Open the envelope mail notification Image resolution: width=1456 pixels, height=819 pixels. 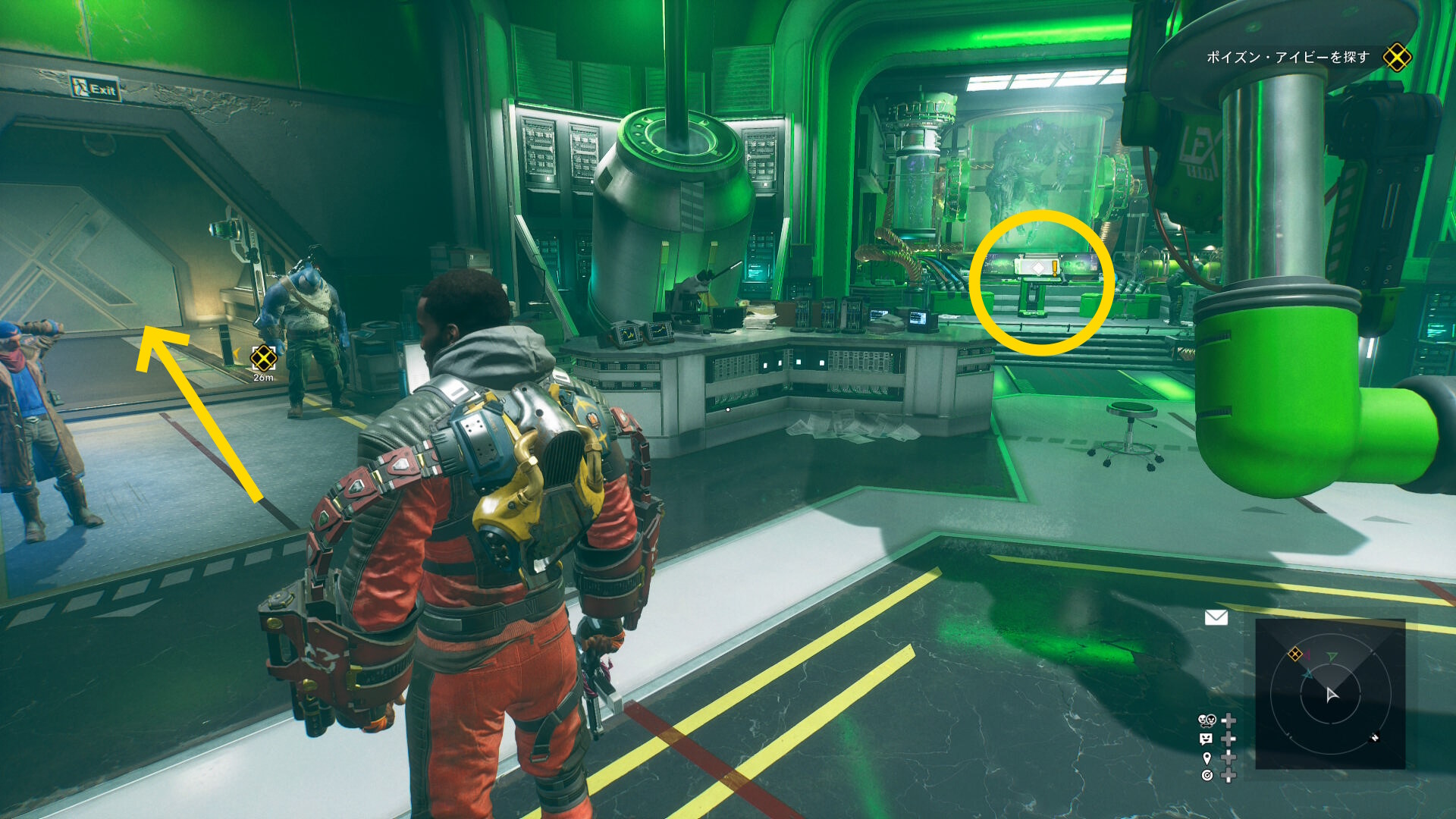tap(1216, 617)
